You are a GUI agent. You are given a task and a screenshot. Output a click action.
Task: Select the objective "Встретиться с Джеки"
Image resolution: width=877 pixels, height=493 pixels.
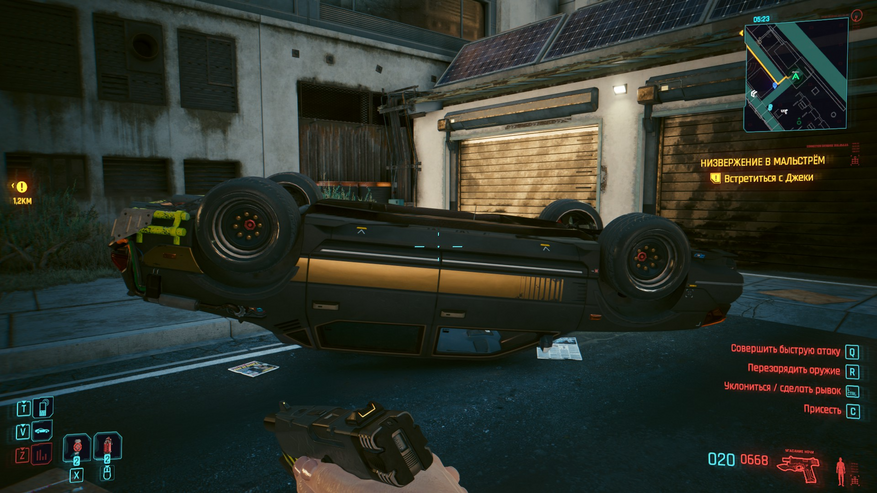[x=768, y=178]
